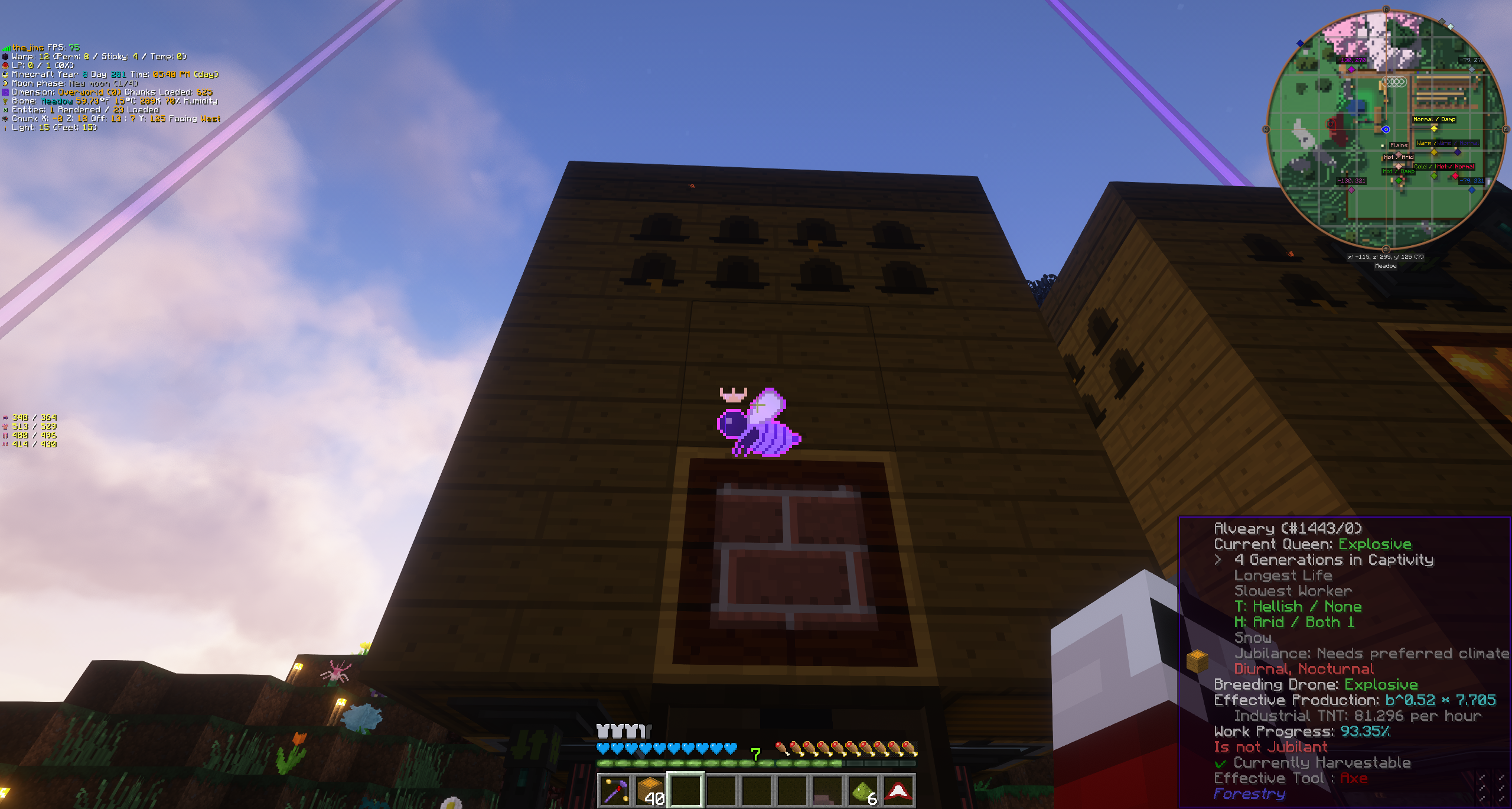Click the circular minimap
Screen dimensions: 1512x809
[1386, 129]
